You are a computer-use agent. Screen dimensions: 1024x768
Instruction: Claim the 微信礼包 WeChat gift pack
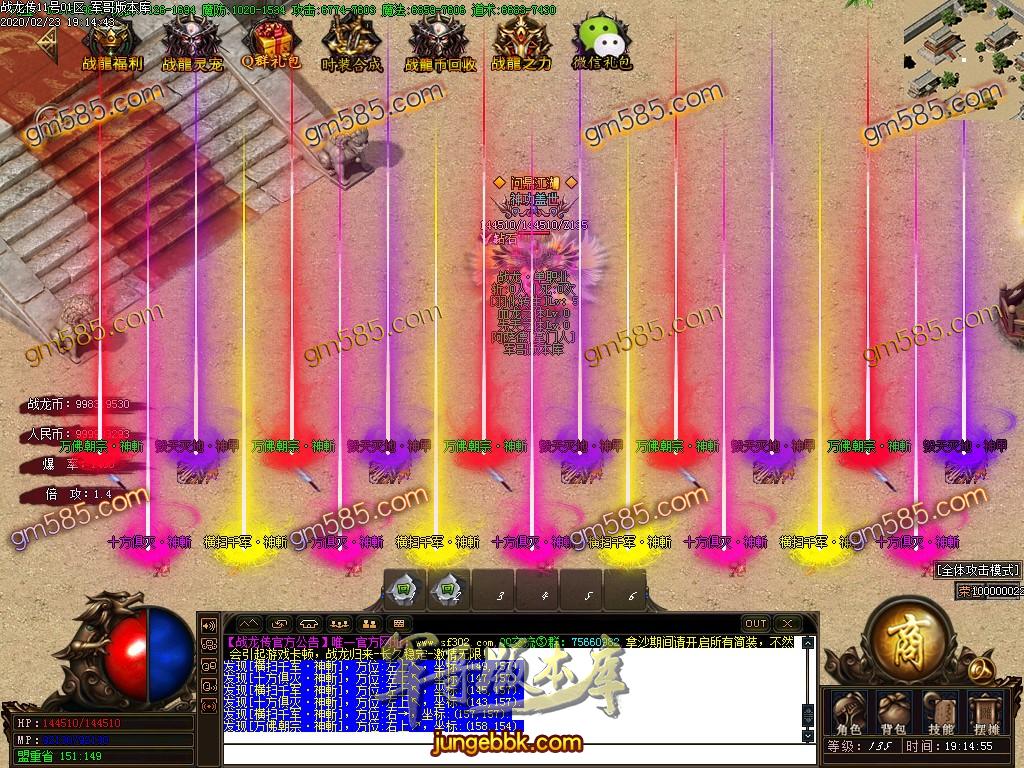tap(601, 40)
